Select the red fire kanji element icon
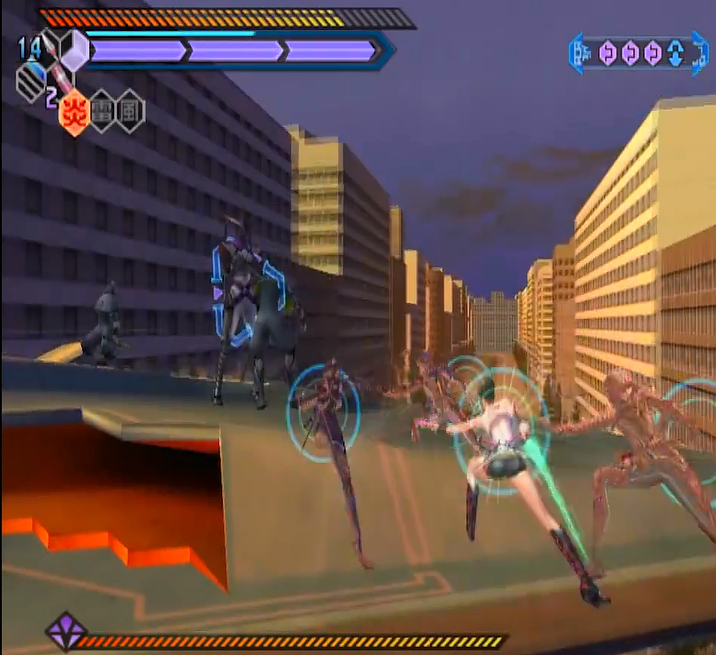The height and width of the screenshot is (655, 716). [73, 112]
